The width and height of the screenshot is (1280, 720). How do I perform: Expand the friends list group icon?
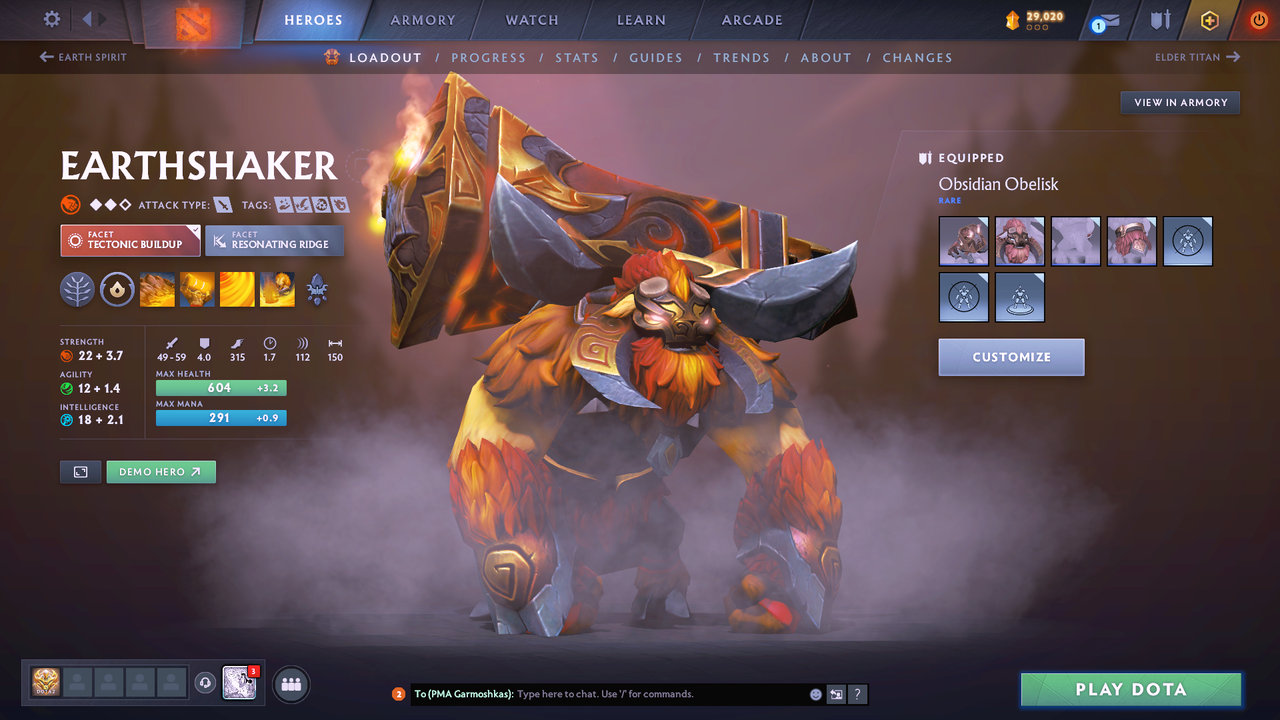click(290, 684)
